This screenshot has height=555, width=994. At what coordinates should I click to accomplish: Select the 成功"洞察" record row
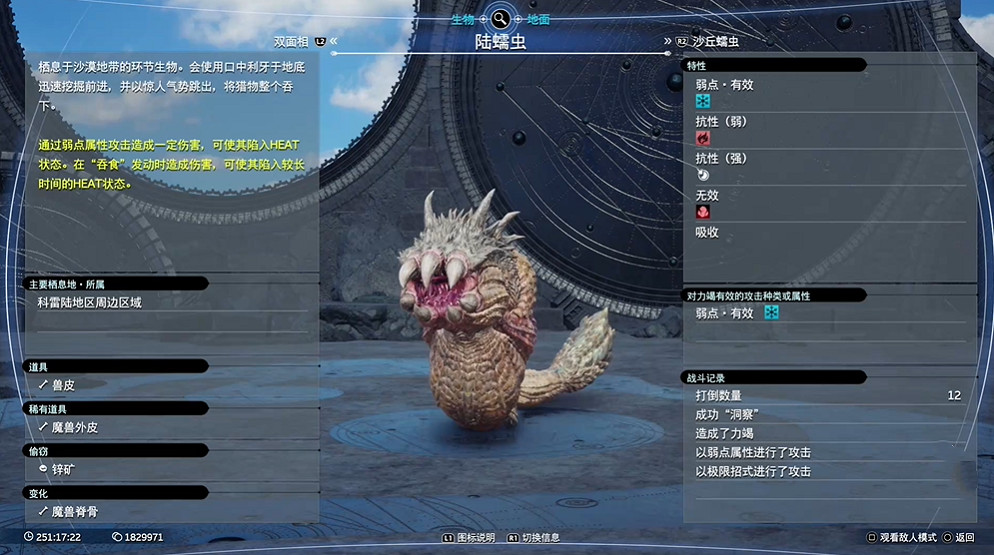pyautogui.click(x=826, y=414)
